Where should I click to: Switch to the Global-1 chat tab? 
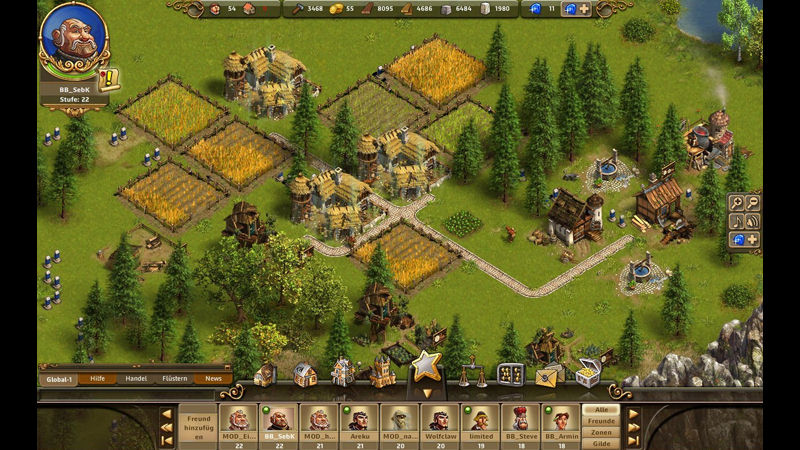pos(59,379)
